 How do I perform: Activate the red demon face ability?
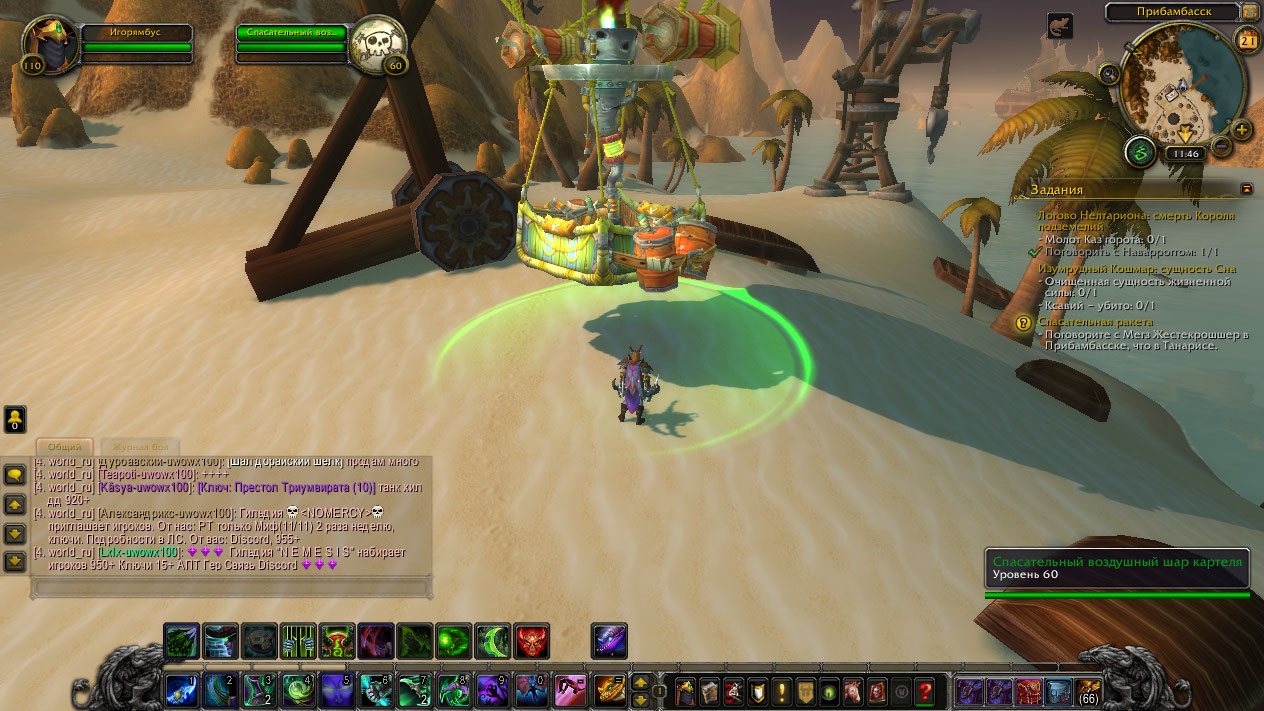click(x=532, y=640)
